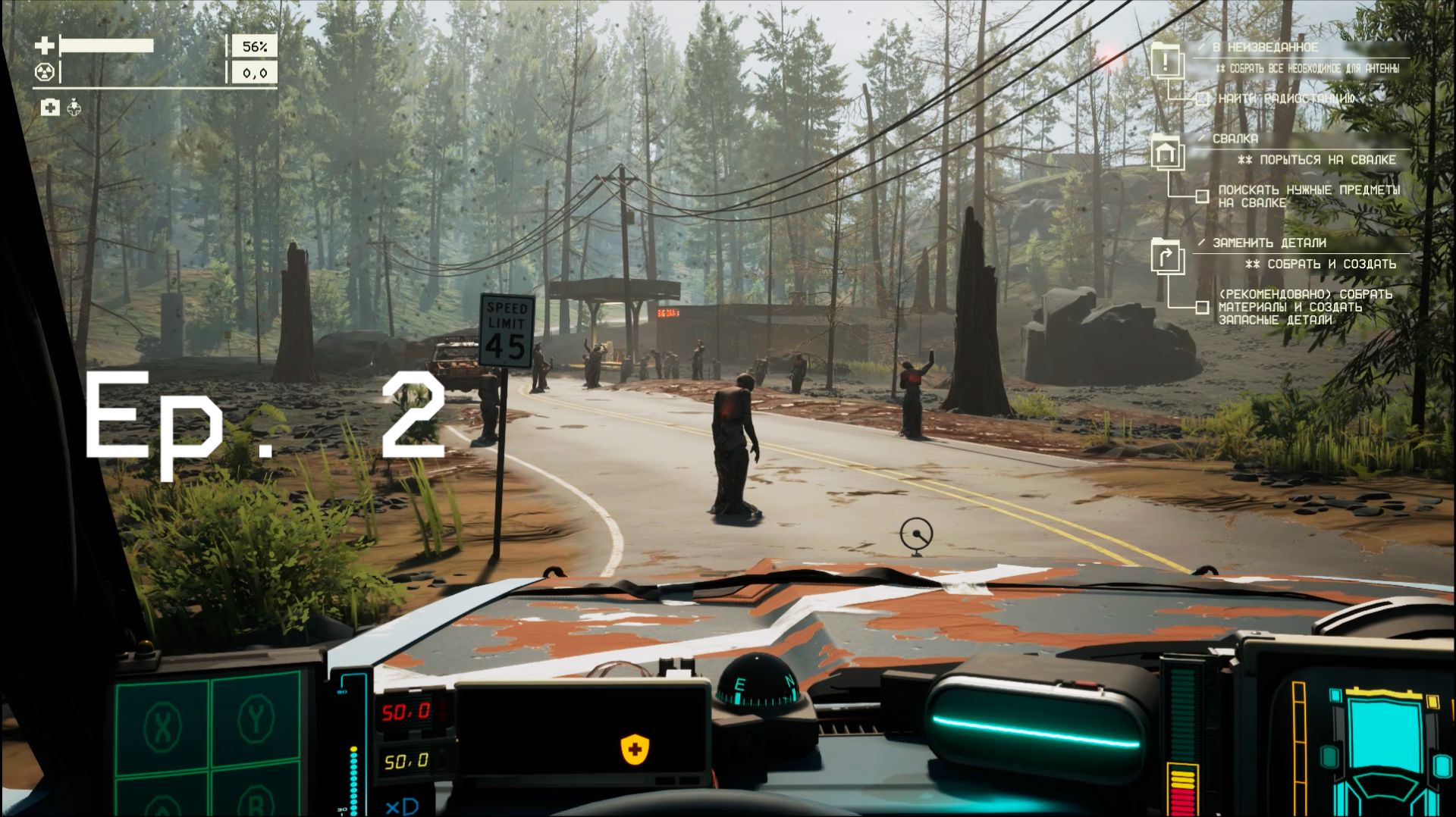Tick the «Собрать материалы и создать запасные детали» checkbox
This screenshot has width=1456, height=817.
point(1202,307)
